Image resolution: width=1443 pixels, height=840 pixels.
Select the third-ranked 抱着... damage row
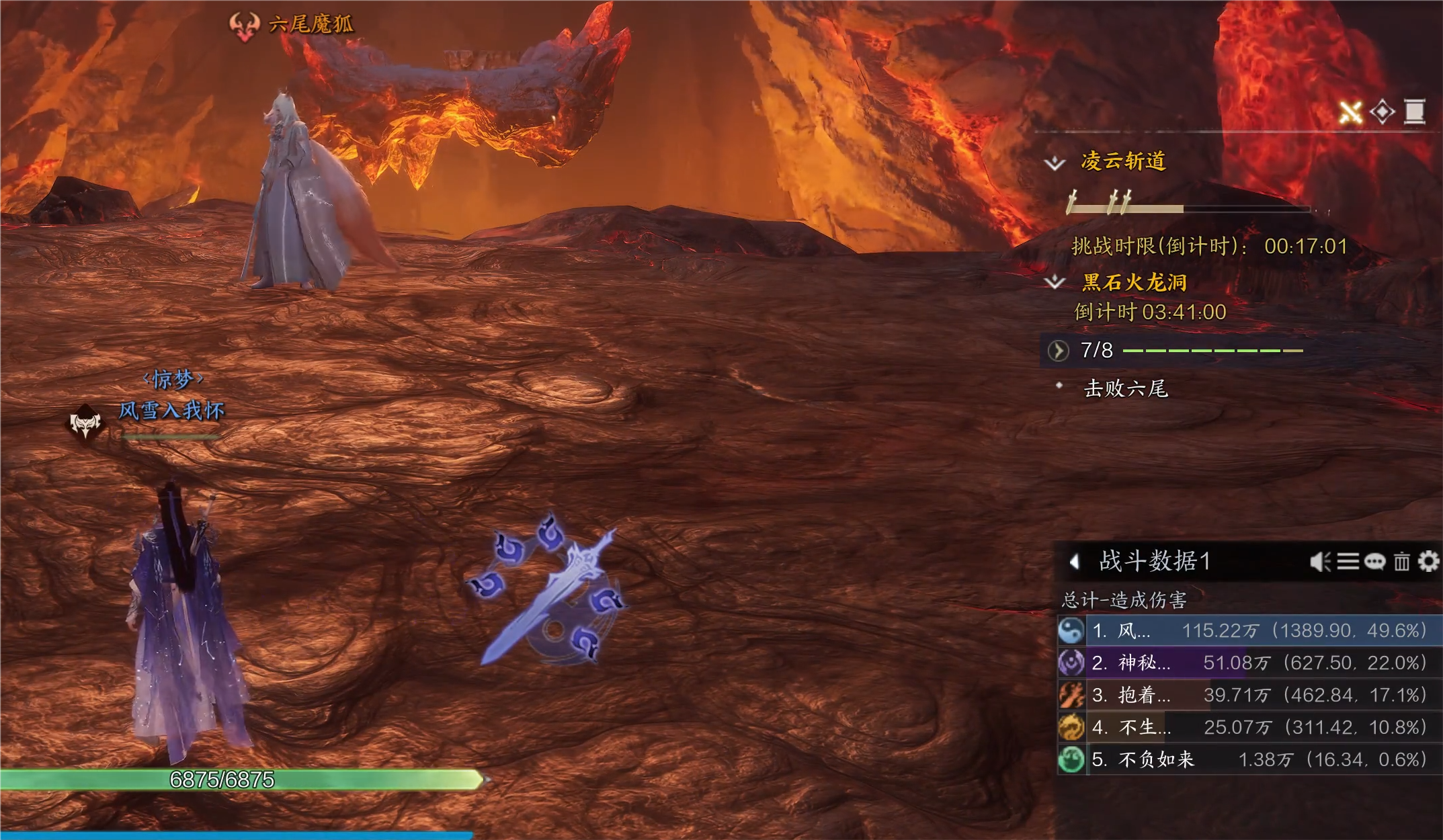[1250, 695]
